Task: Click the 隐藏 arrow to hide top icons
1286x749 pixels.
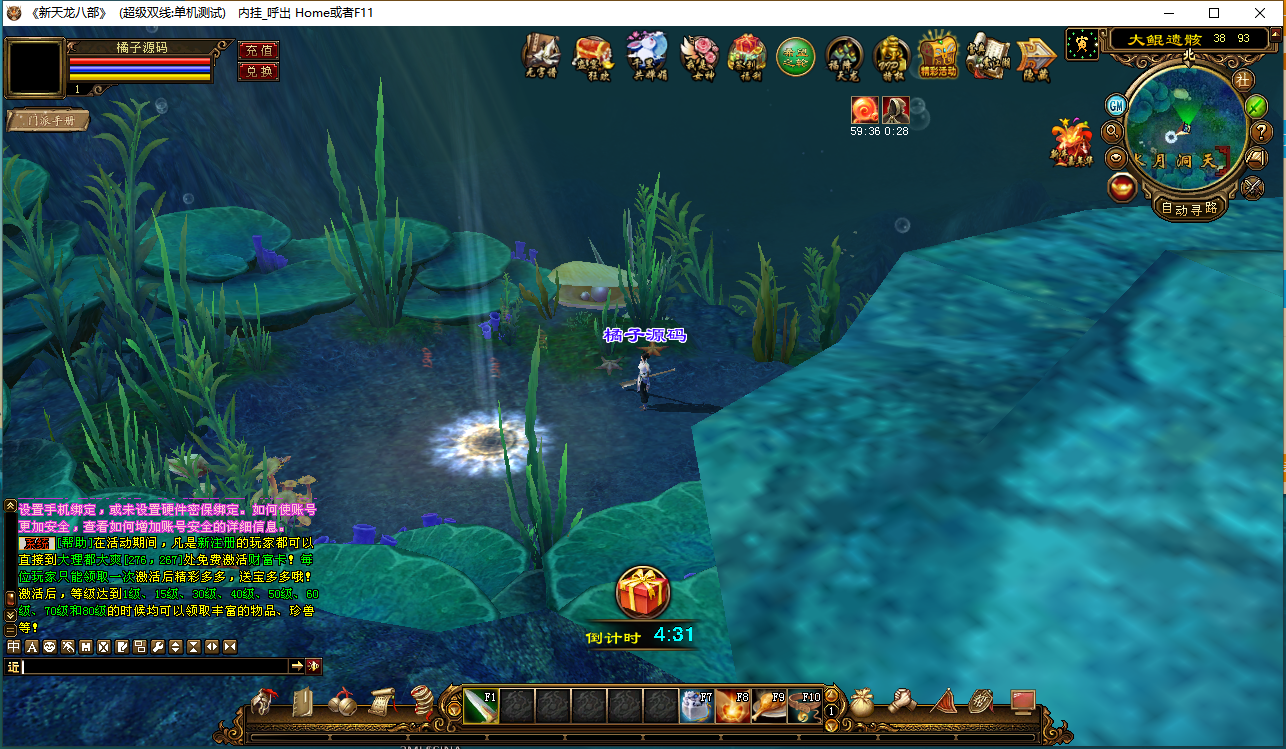Action: coord(1036,56)
